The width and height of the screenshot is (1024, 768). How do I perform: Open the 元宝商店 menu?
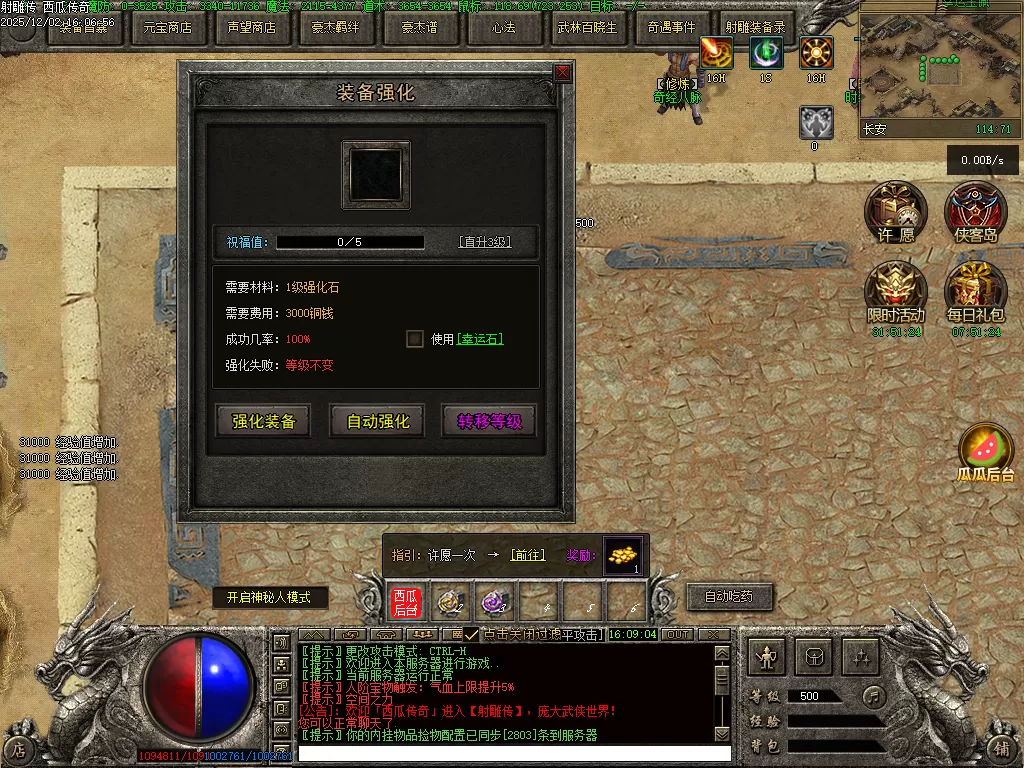(168, 28)
